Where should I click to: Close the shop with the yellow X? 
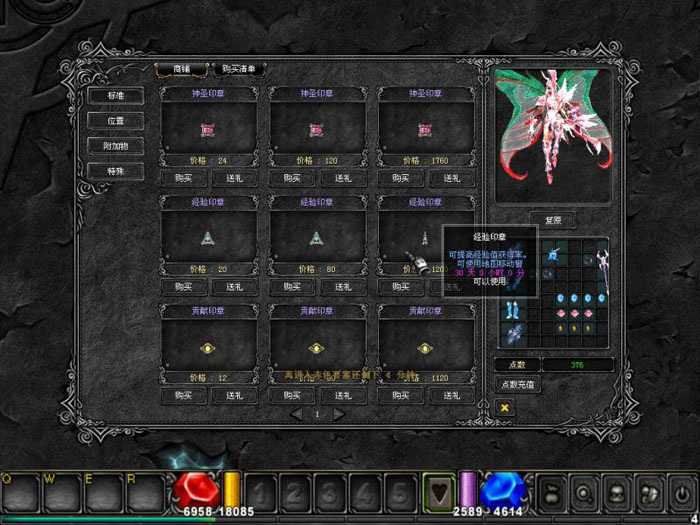505,407
